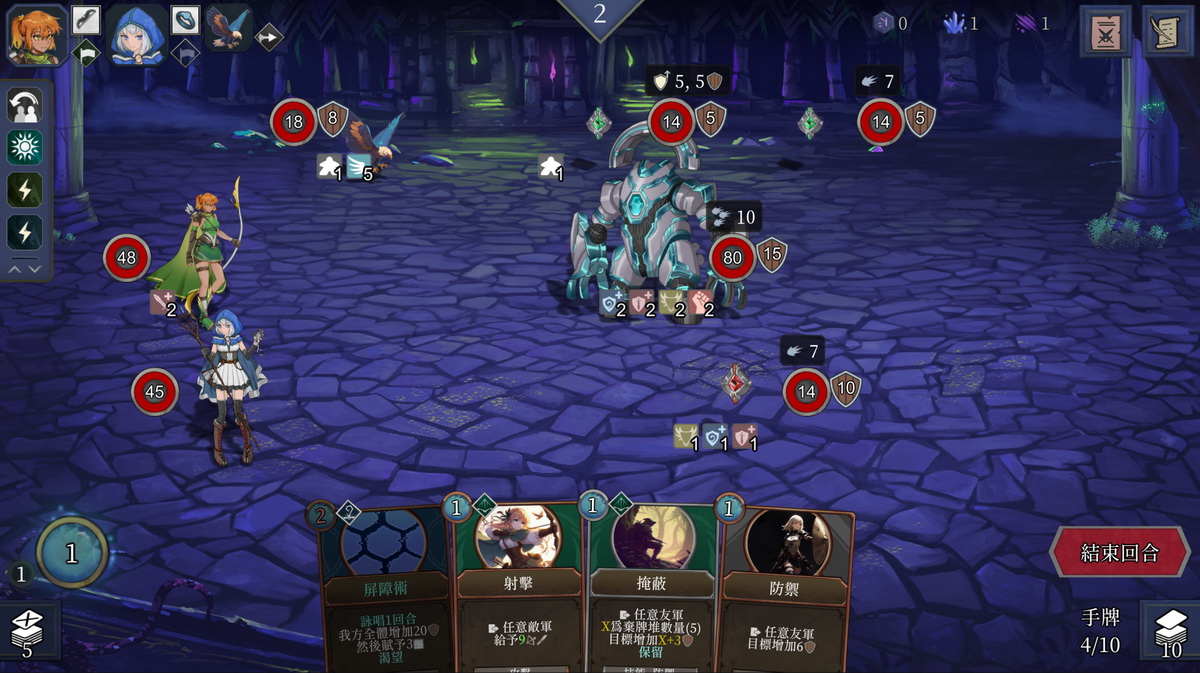1200x673 pixels.
Task: View the draw pile with 10 cards
Action: pyautogui.click(x=1169, y=632)
